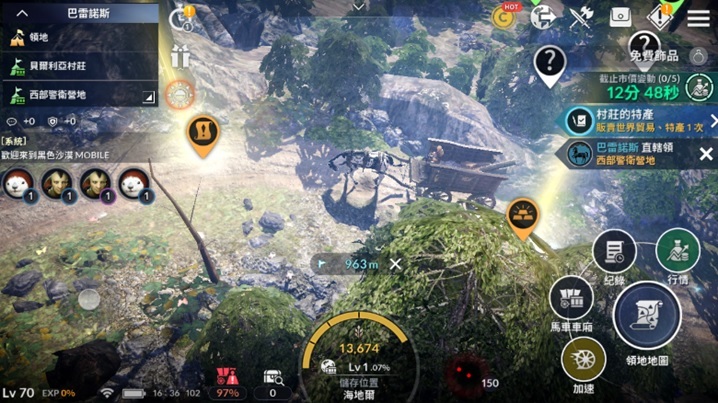Open the gift box icon
Viewport: 718px width, 403px height.
180,57
